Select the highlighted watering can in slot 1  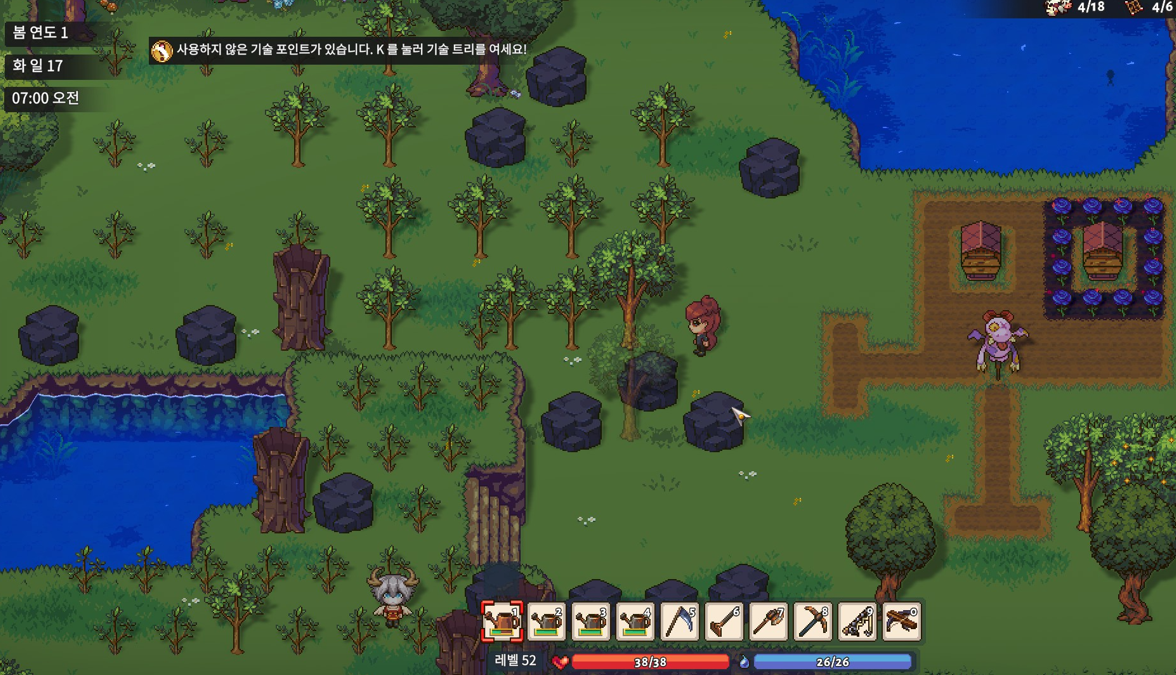click(502, 622)
